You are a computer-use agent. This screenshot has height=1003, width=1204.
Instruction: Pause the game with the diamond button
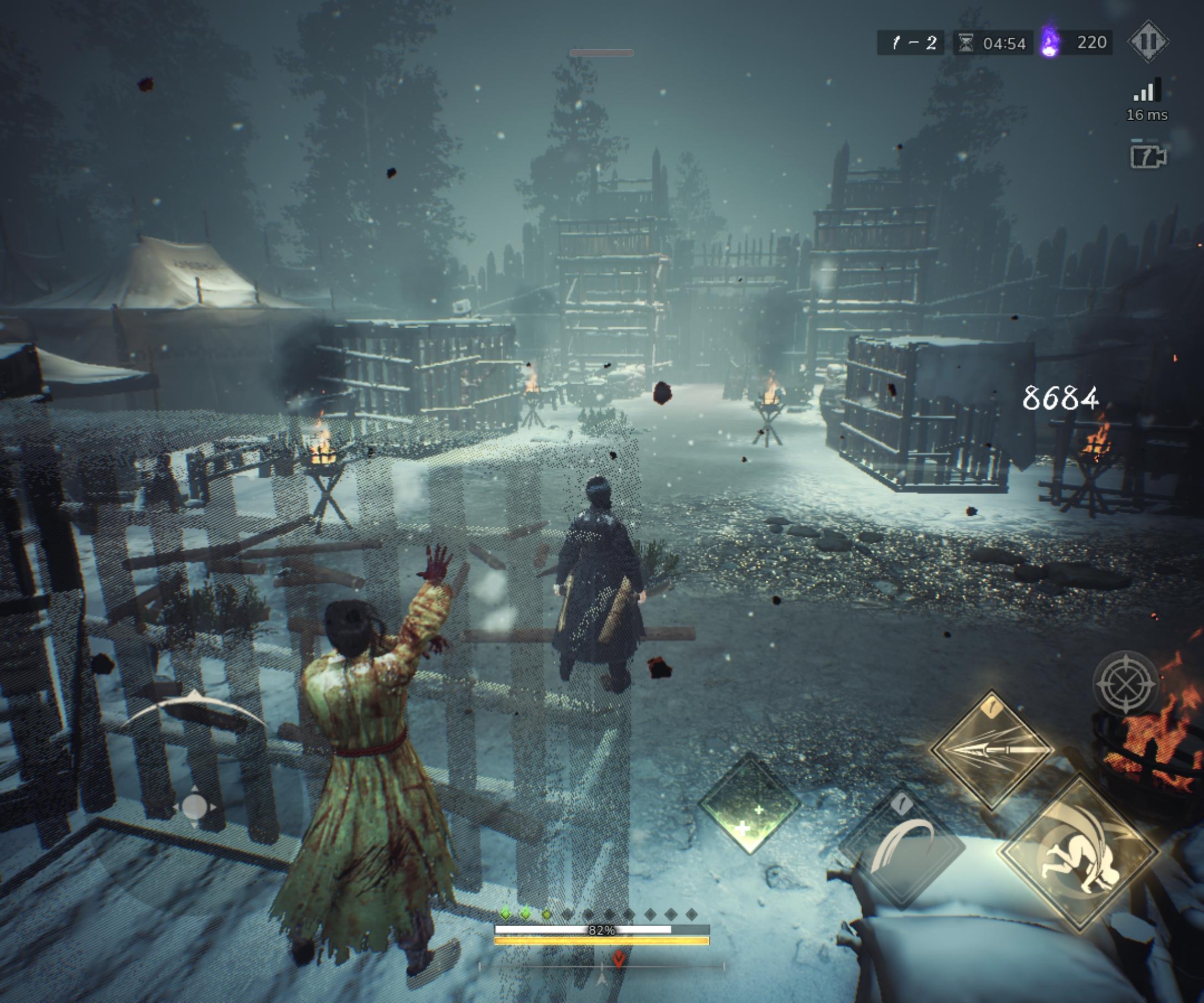pos(1148,42)
